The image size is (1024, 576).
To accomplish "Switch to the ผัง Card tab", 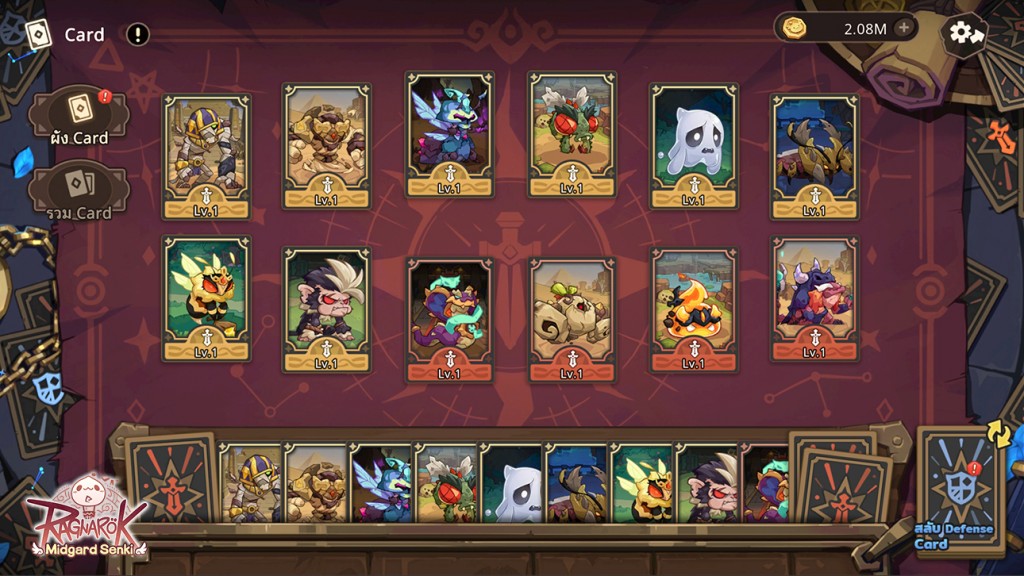I will [79, 117].
